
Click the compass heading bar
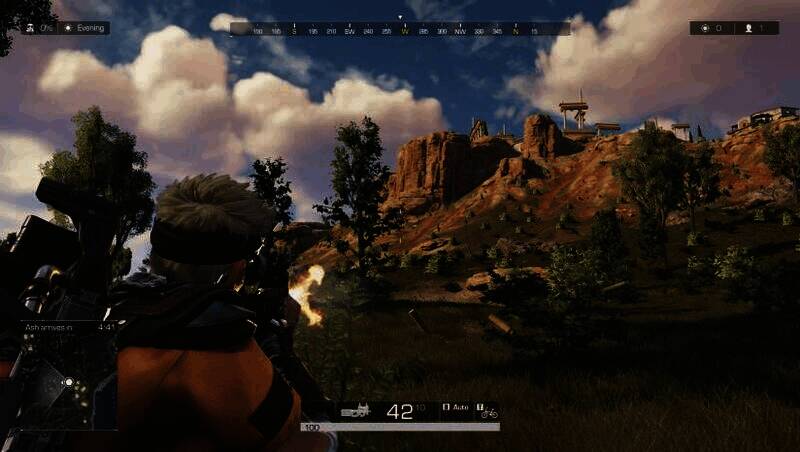(400, 30)
